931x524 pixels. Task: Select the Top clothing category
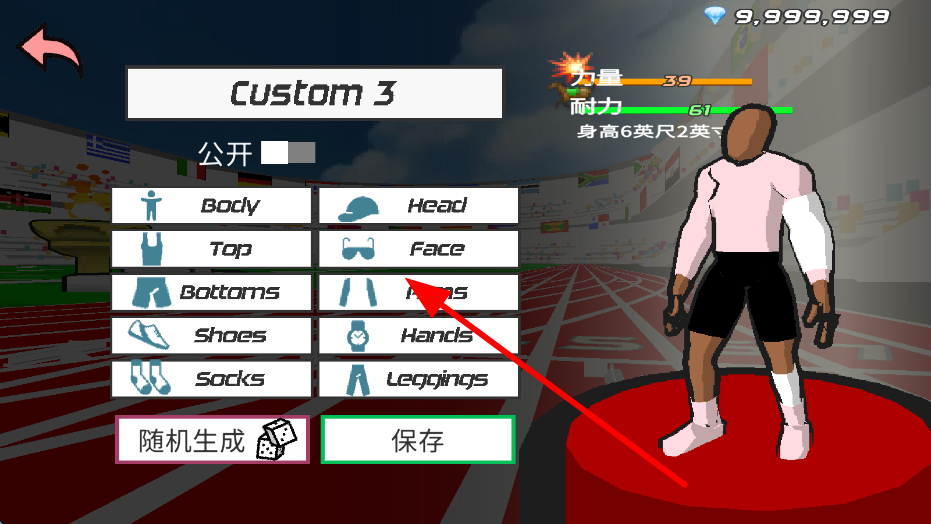(211, 249)
